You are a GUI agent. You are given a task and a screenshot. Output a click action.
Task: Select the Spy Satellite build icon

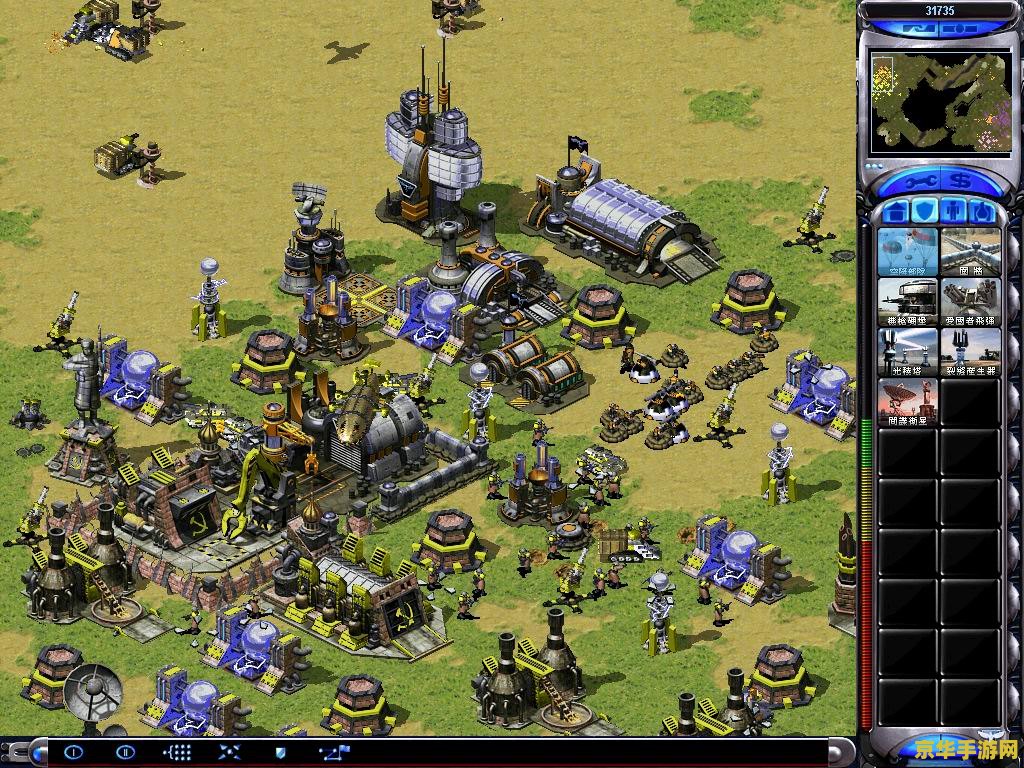pyautogui.click(x=908, y=401)
